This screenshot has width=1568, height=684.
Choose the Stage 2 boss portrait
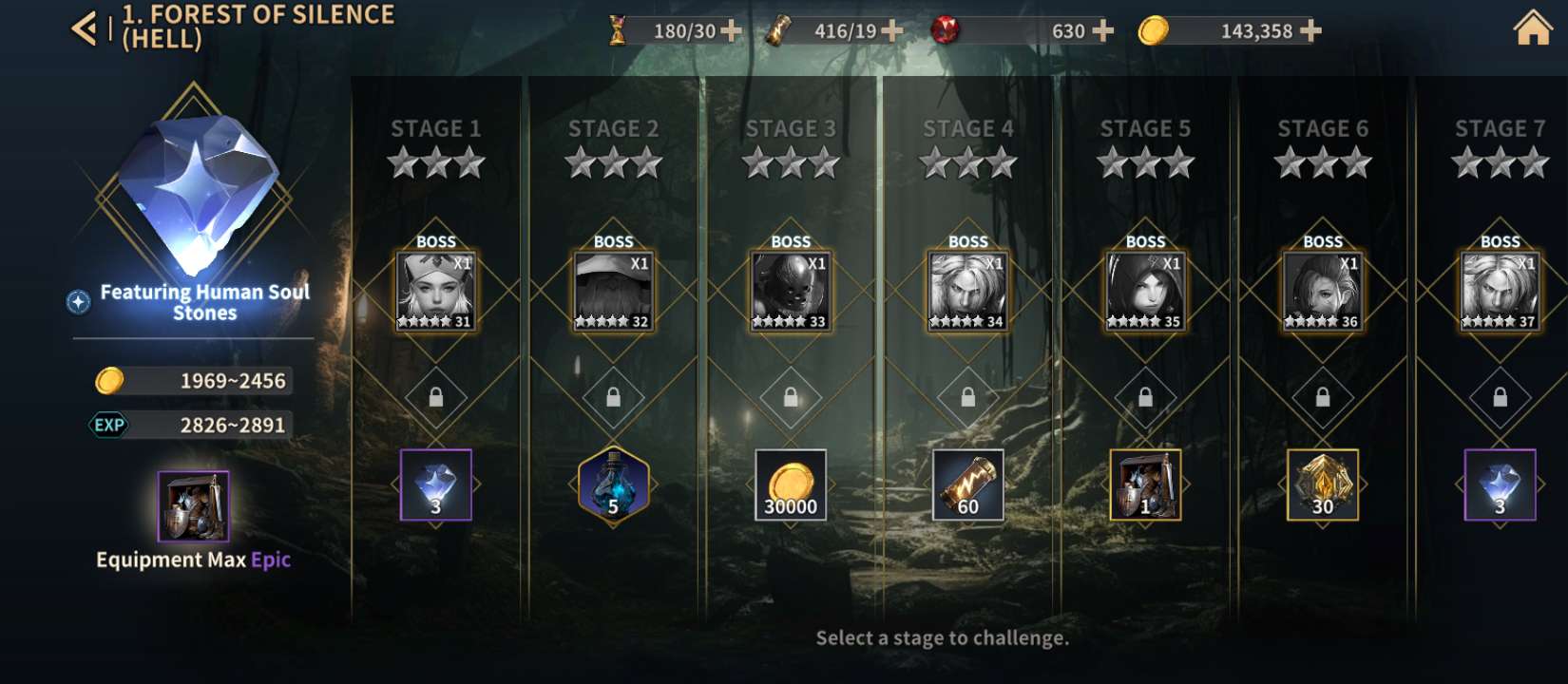click(613, 291)
